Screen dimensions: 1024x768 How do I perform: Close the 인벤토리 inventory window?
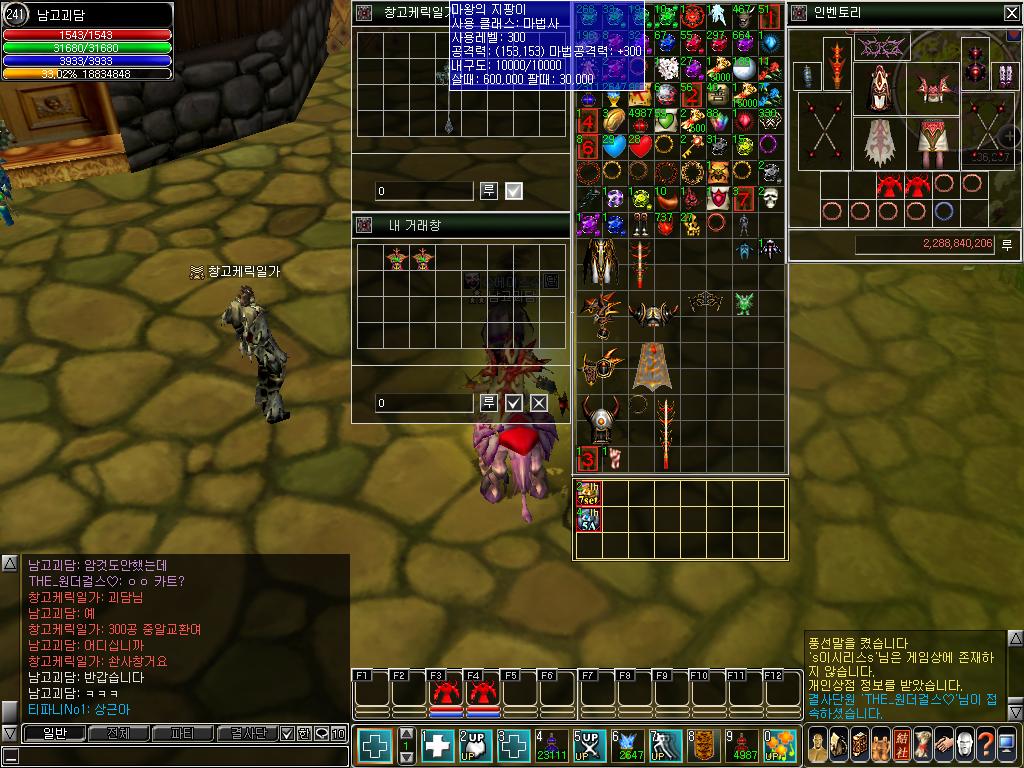1011,13
